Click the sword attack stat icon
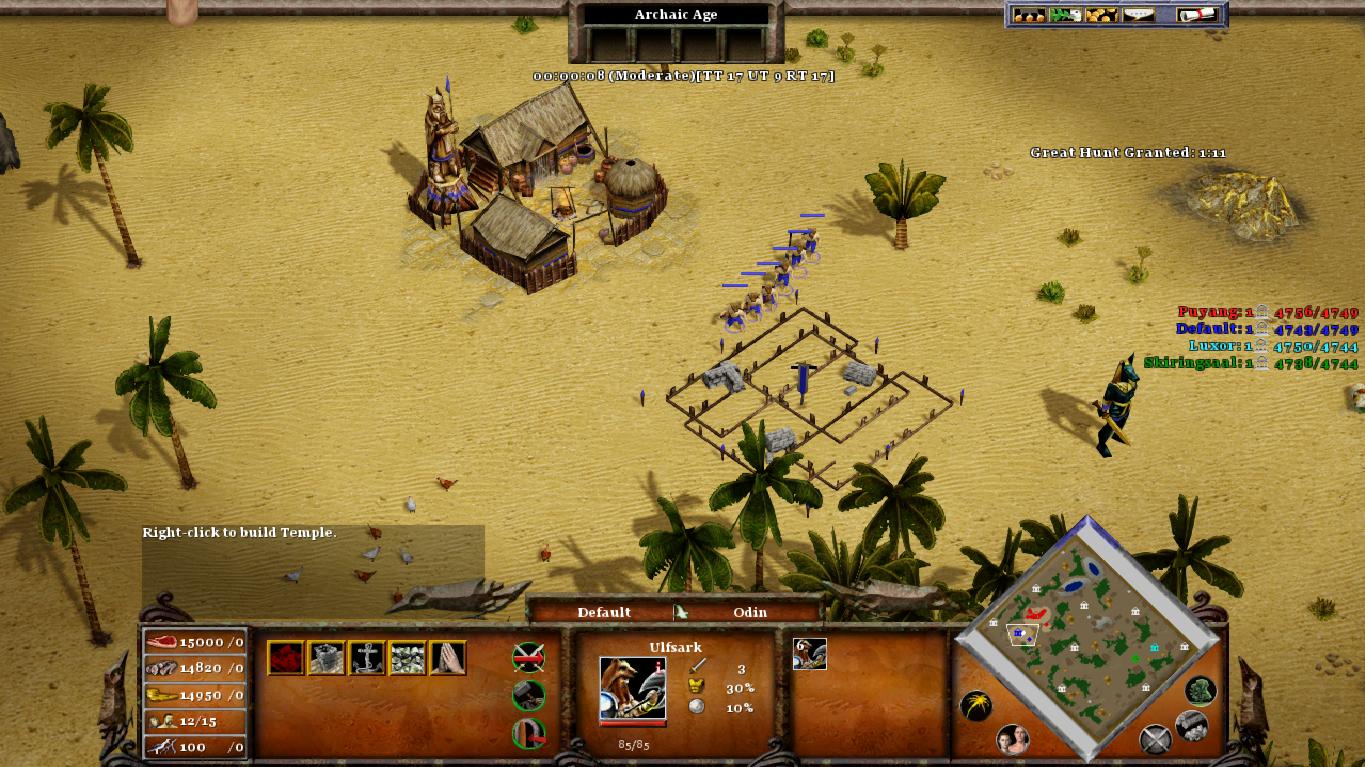Screen dimensions: 1365x767 tap(697, 666)
